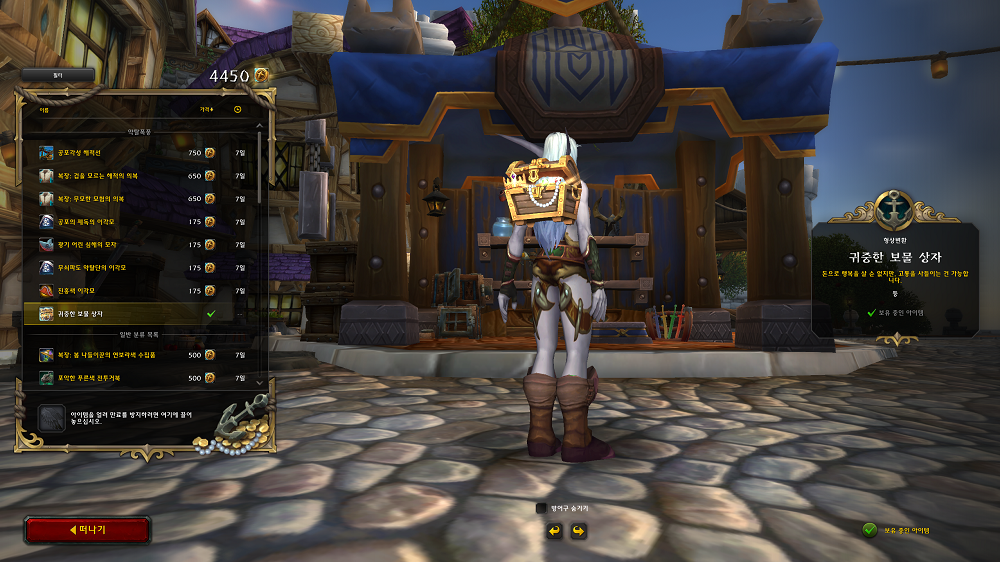Click the 떠나기 (Leave) button
Screen dimensions: 1000x562
coord(87,529)
